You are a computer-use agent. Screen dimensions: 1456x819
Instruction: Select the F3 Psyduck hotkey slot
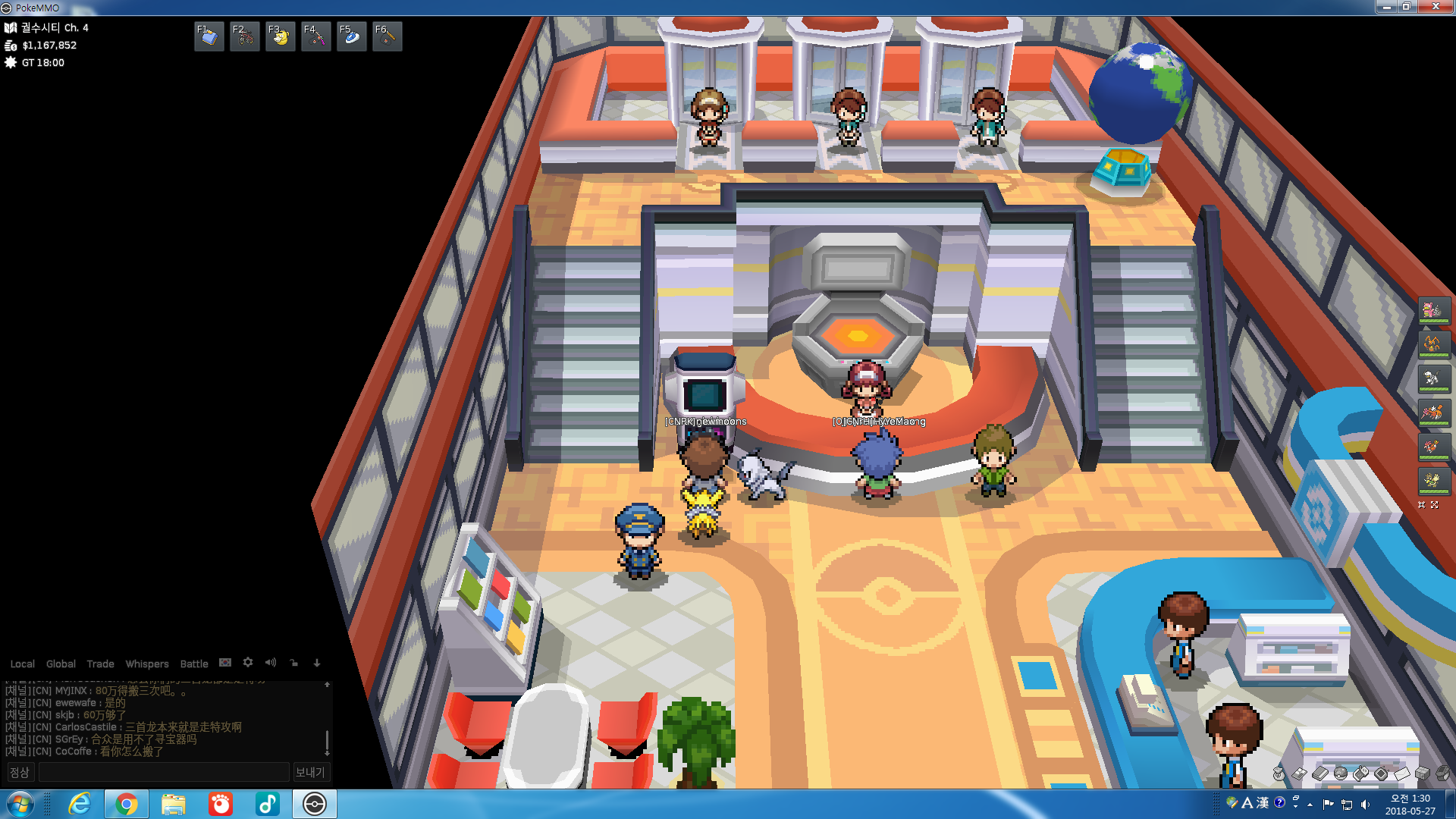point(280,36)
